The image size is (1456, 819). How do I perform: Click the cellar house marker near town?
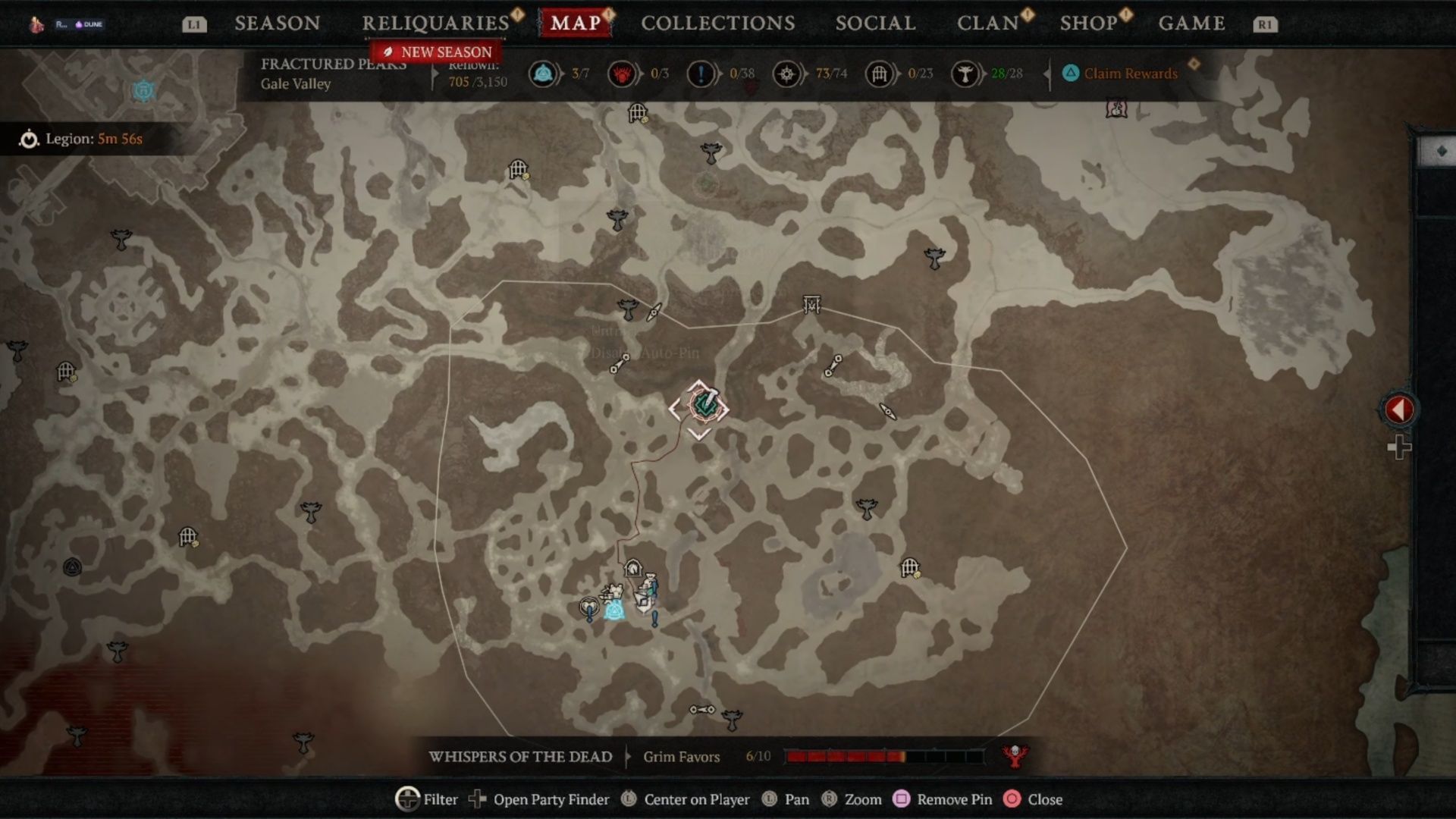tap(632, 568)
